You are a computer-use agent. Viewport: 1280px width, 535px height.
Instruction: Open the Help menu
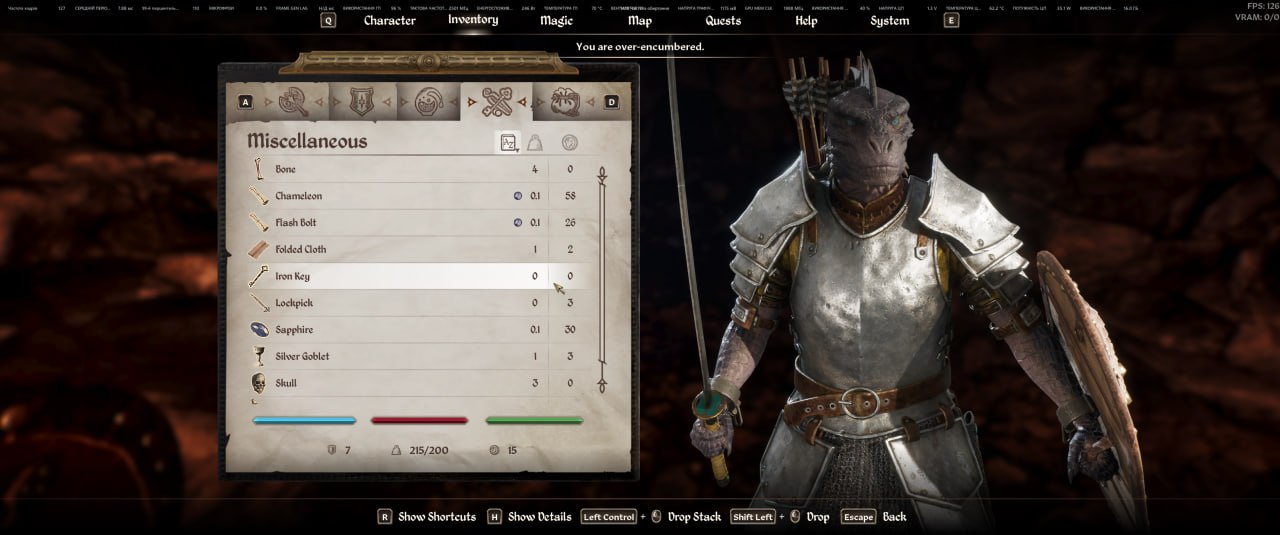coord(806,20)
